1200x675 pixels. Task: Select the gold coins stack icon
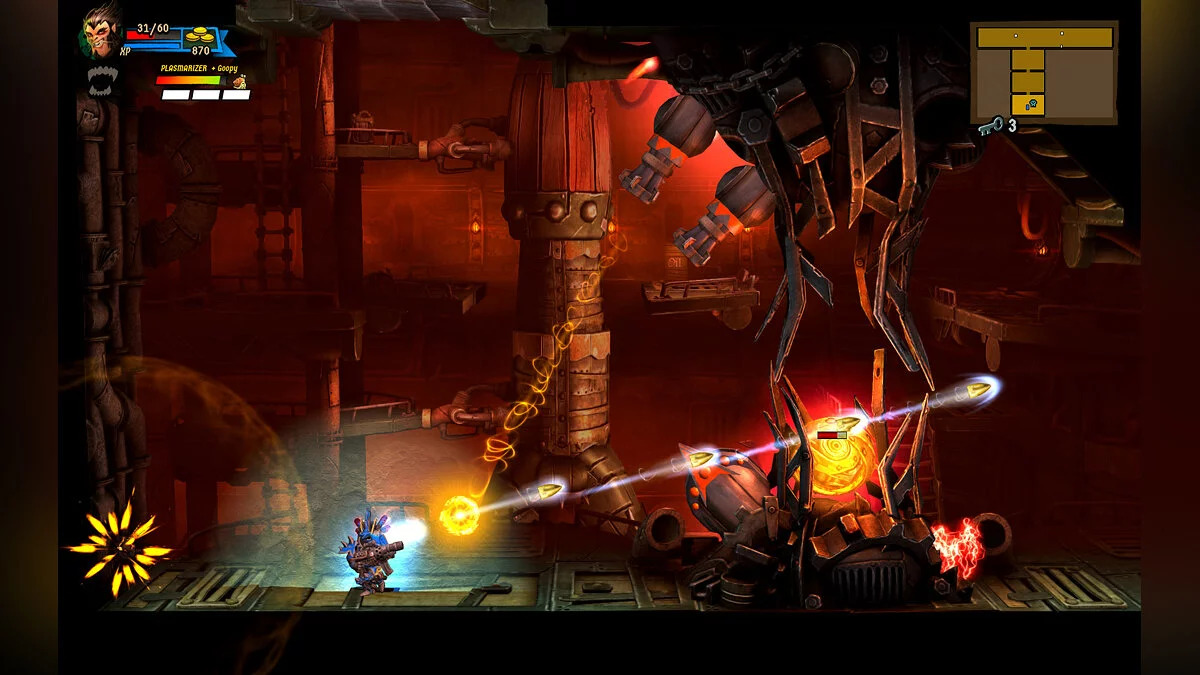(201, 35)
